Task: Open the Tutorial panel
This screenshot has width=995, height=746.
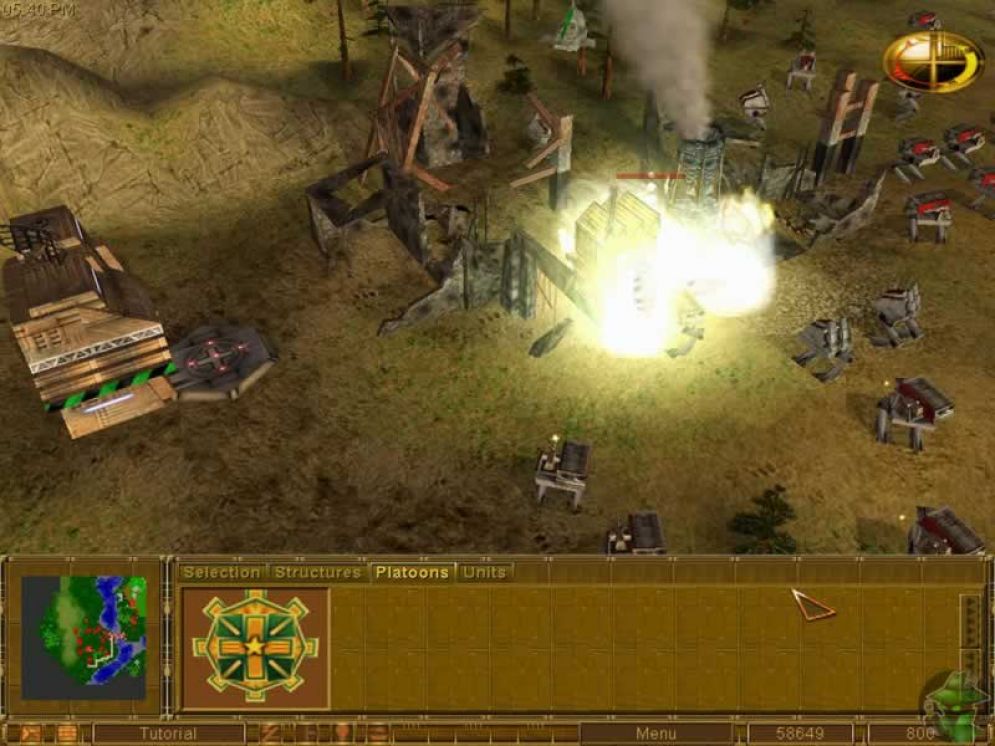Action: click(168, 734)
